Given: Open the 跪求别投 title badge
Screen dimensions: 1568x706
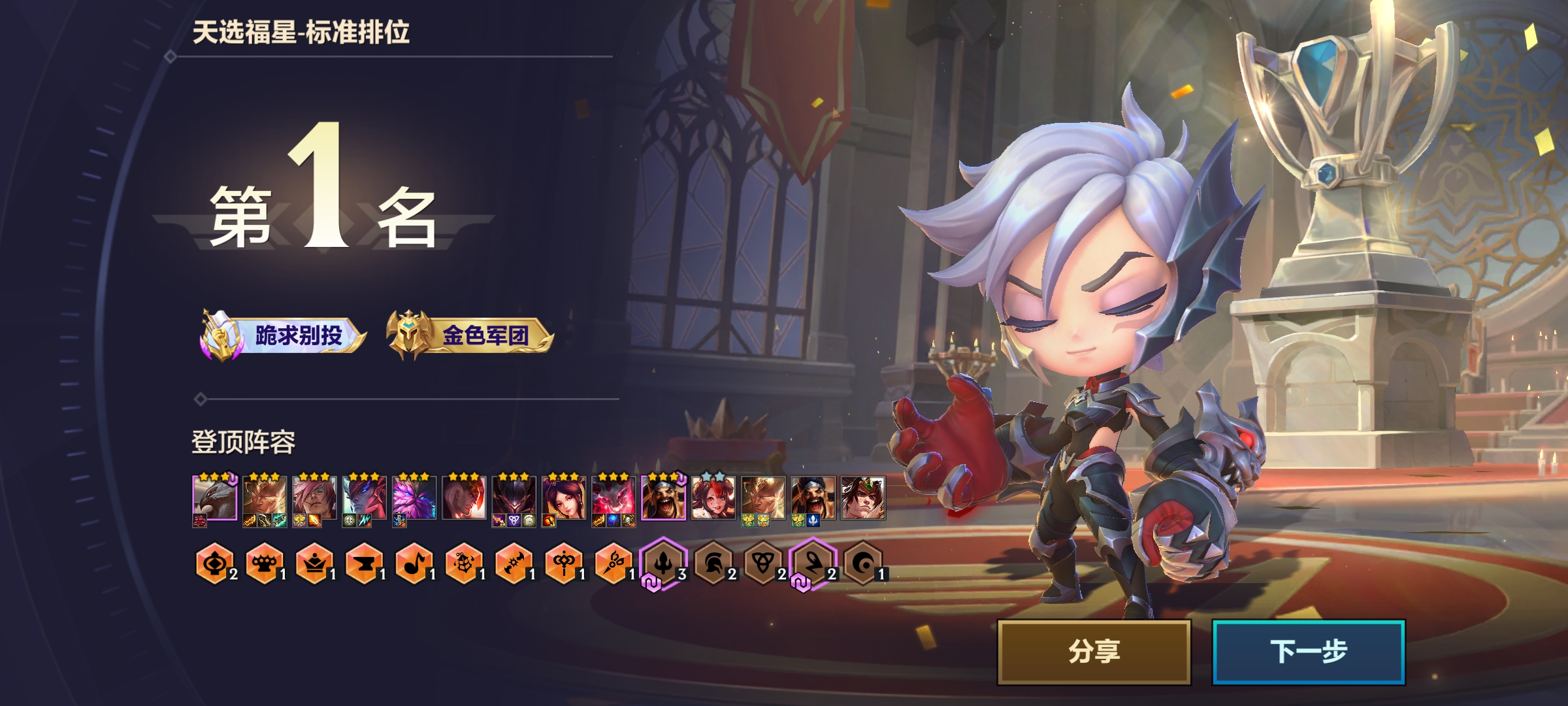Looking at the screenshot, I should (284, 336).
